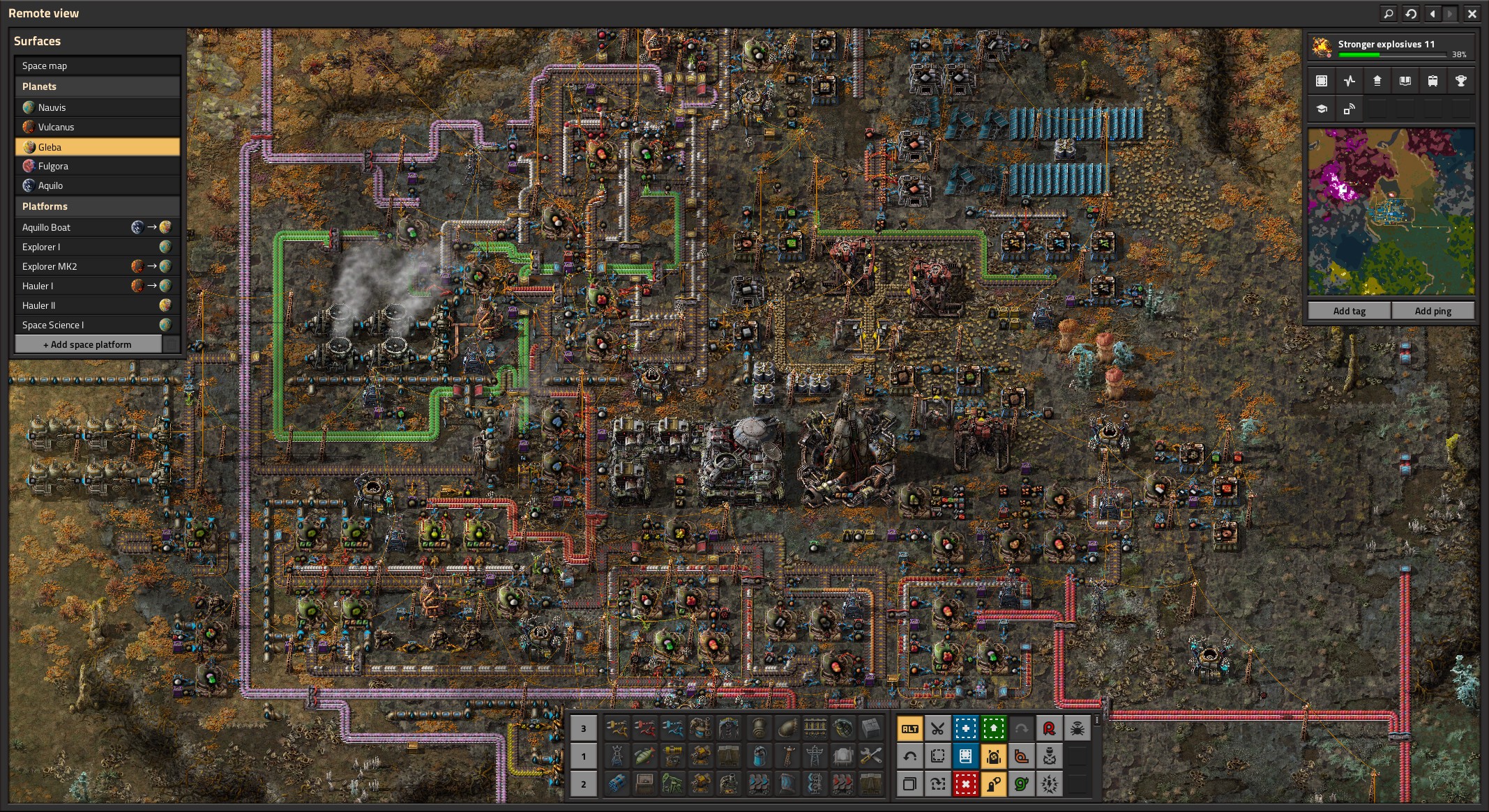This screenshot has height=812, width=1489.
Task: Show achievements with the trophy icon
Action: pos(1460,81)
